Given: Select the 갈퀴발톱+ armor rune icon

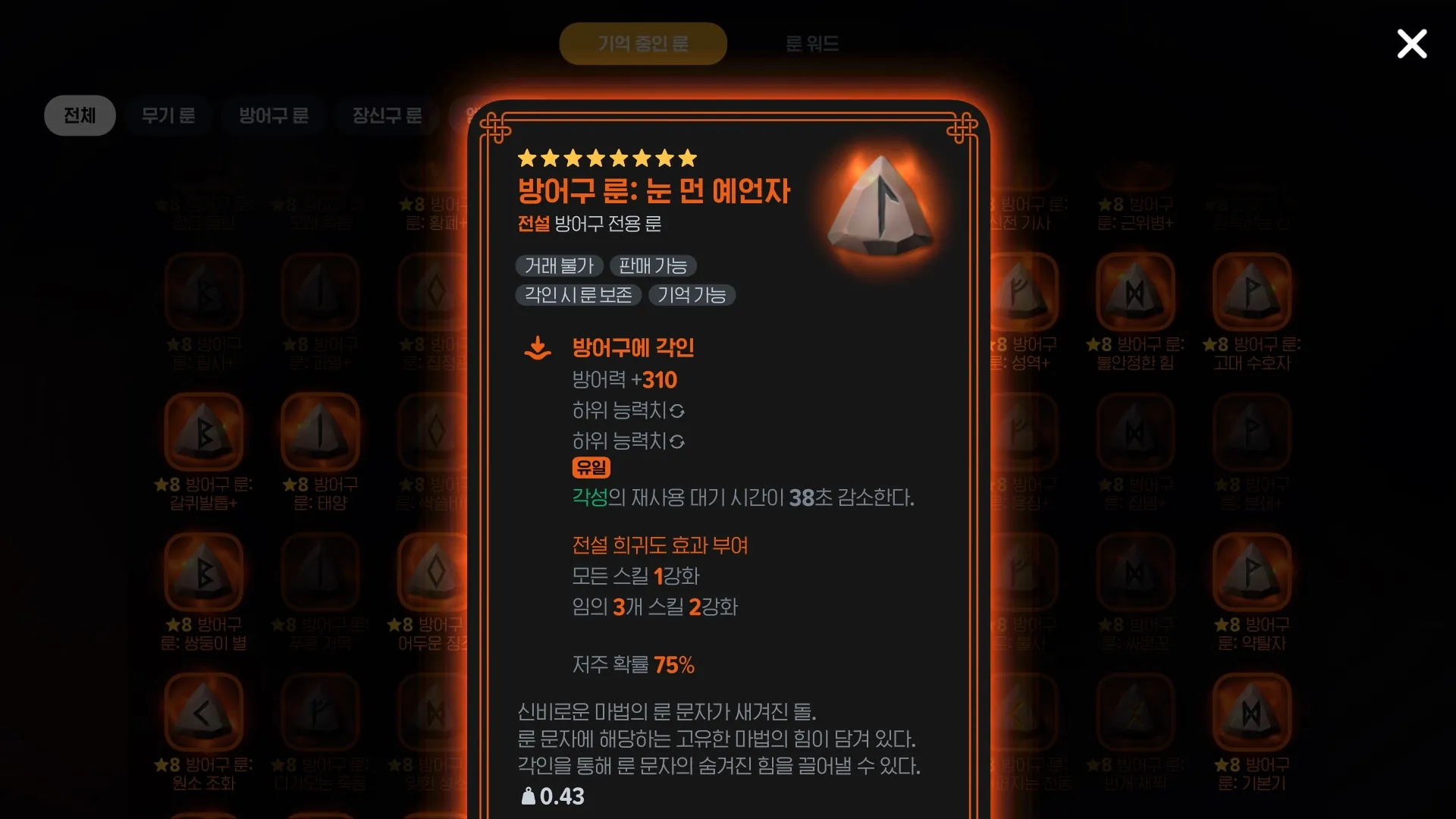Looking at the screenshot, I should (203, 431).
